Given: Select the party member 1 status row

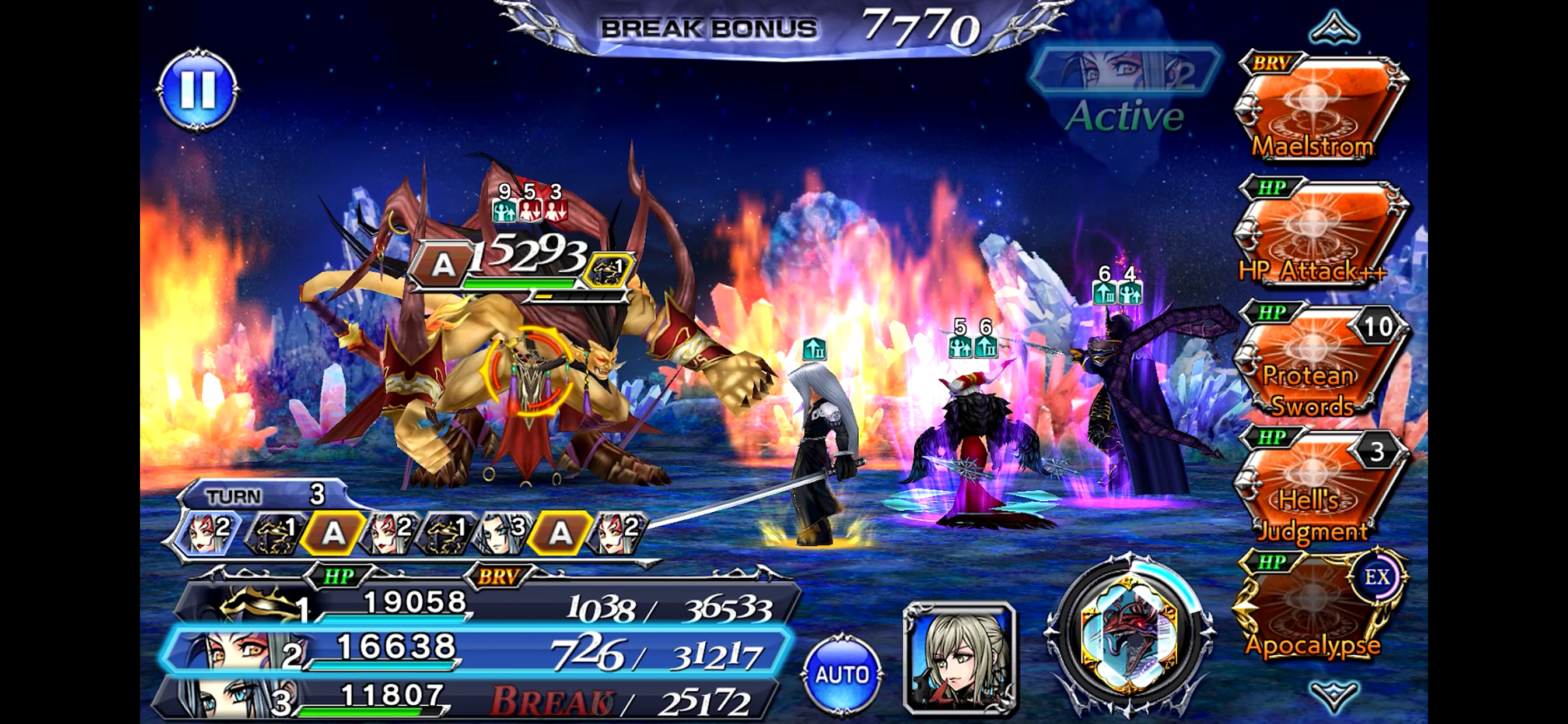Looking at the screenshot, I should (x=487, y=605).
